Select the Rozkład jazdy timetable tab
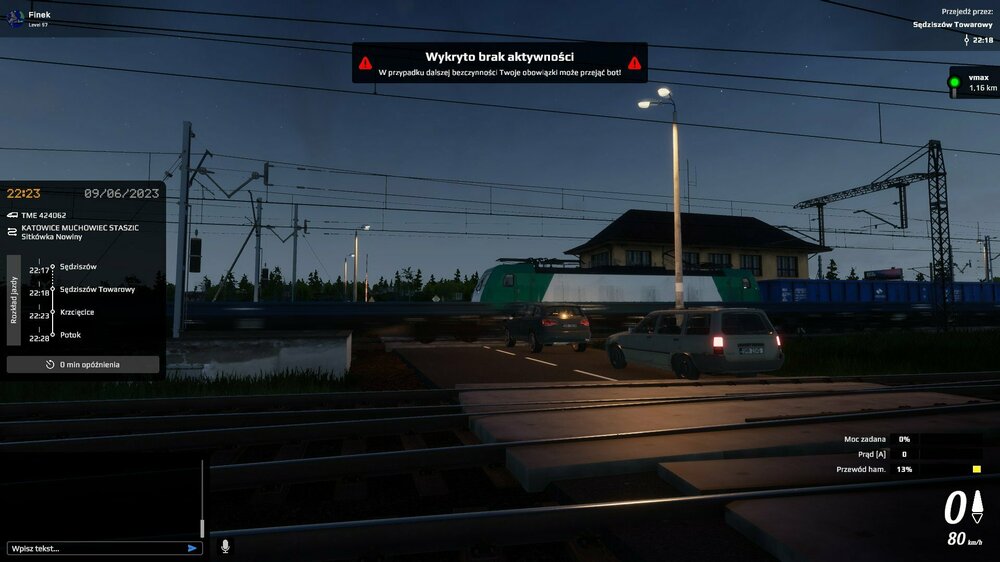 (14, 300)
